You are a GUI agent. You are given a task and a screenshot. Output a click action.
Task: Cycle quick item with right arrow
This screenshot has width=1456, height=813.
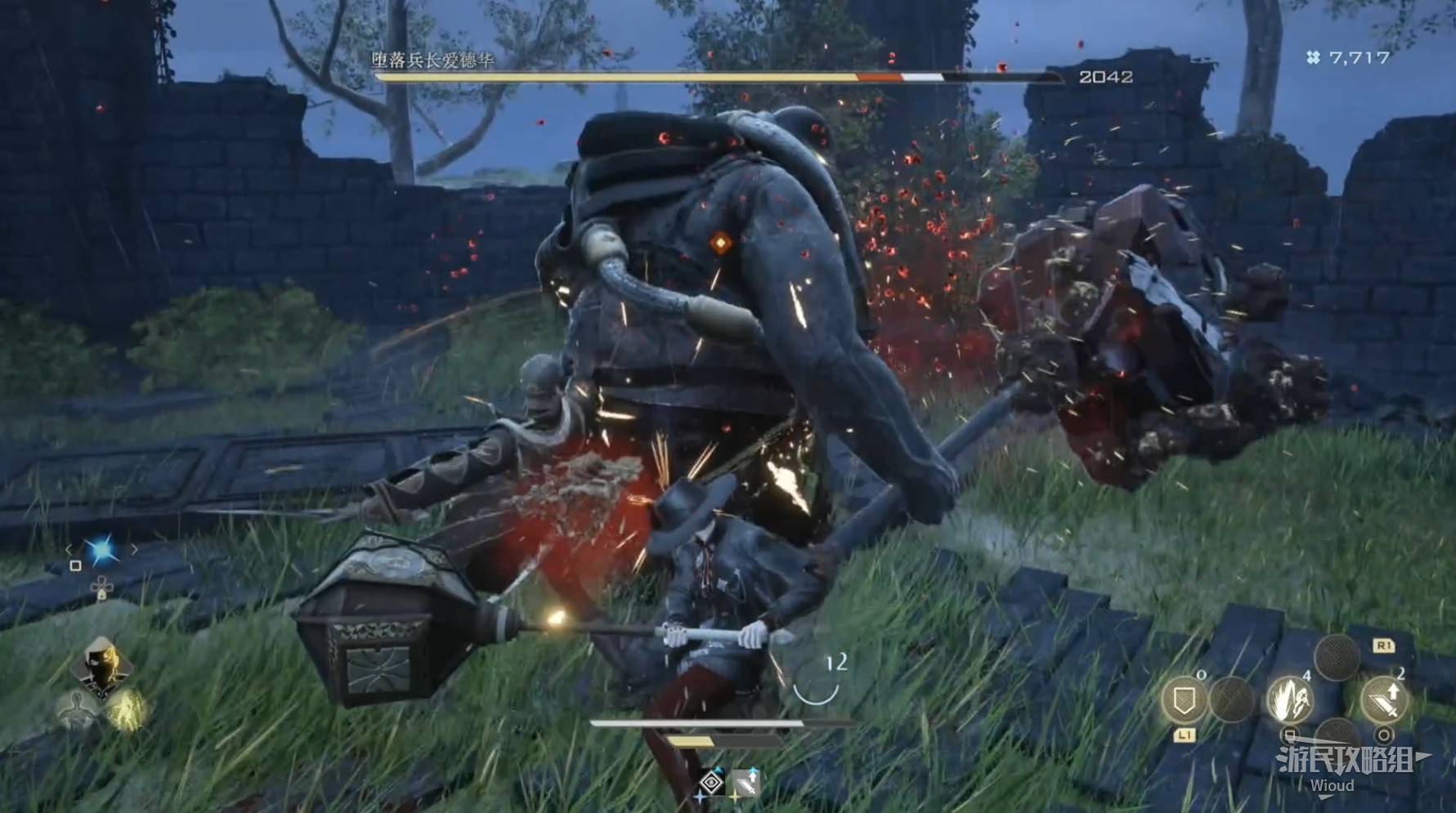[135, 550]
